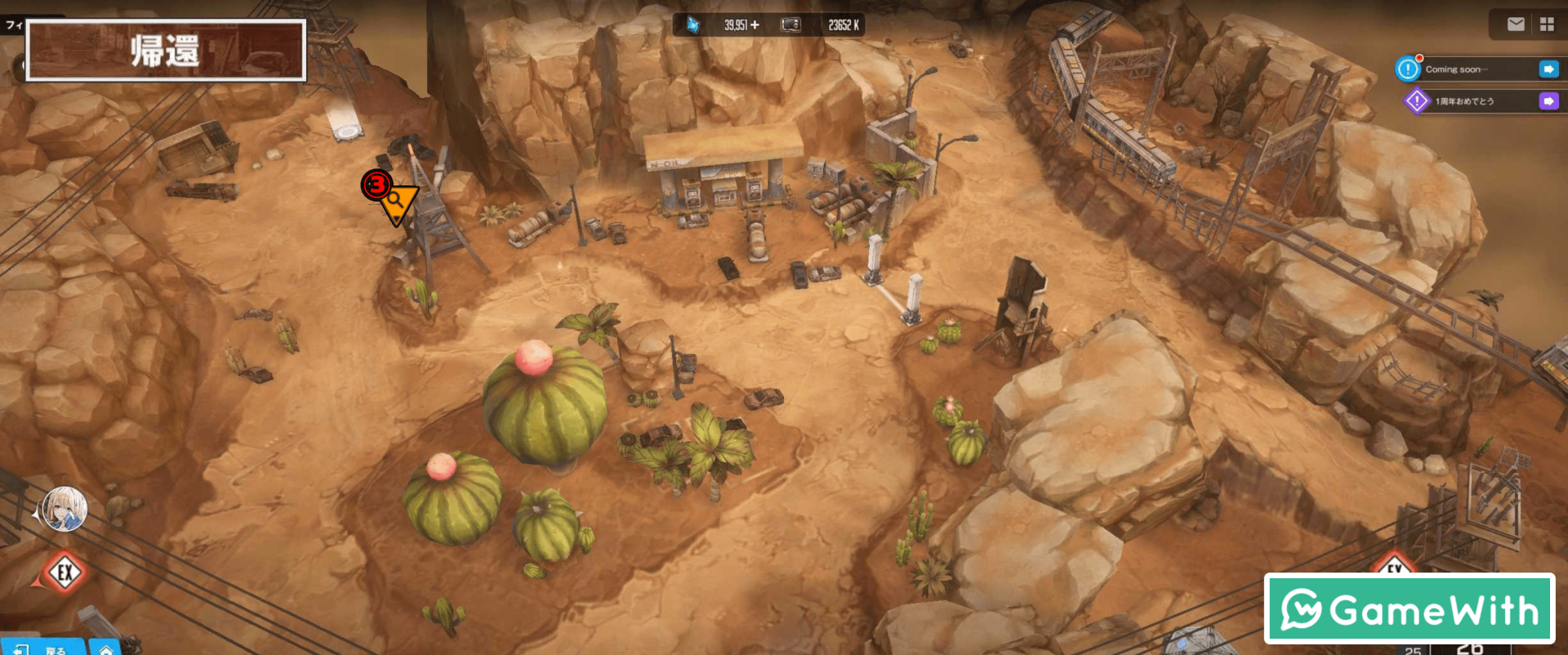Click the blue arrow beside Coming soon
Viewport: 1568px width, 655px height.
point(1548,69)
